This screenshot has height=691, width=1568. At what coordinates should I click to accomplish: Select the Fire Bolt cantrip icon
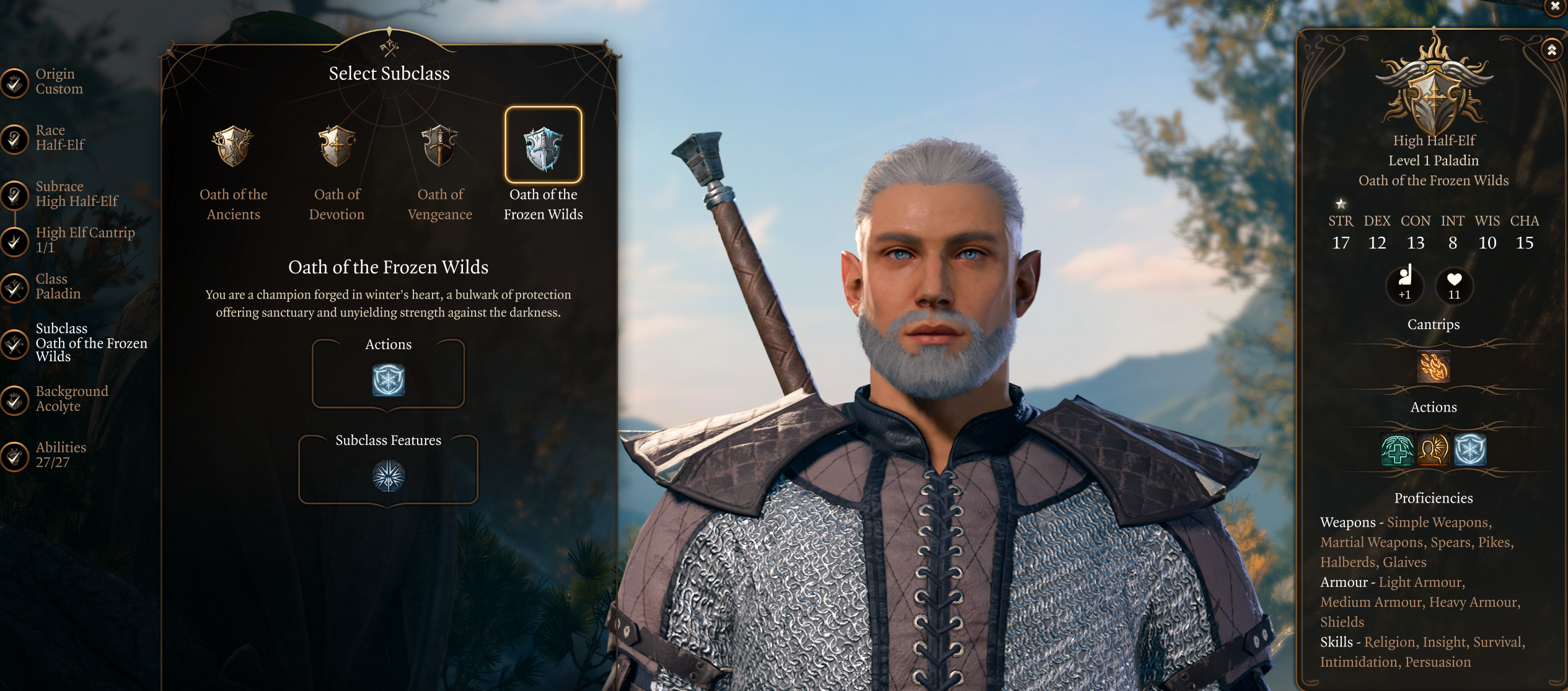coord(1434,366)
